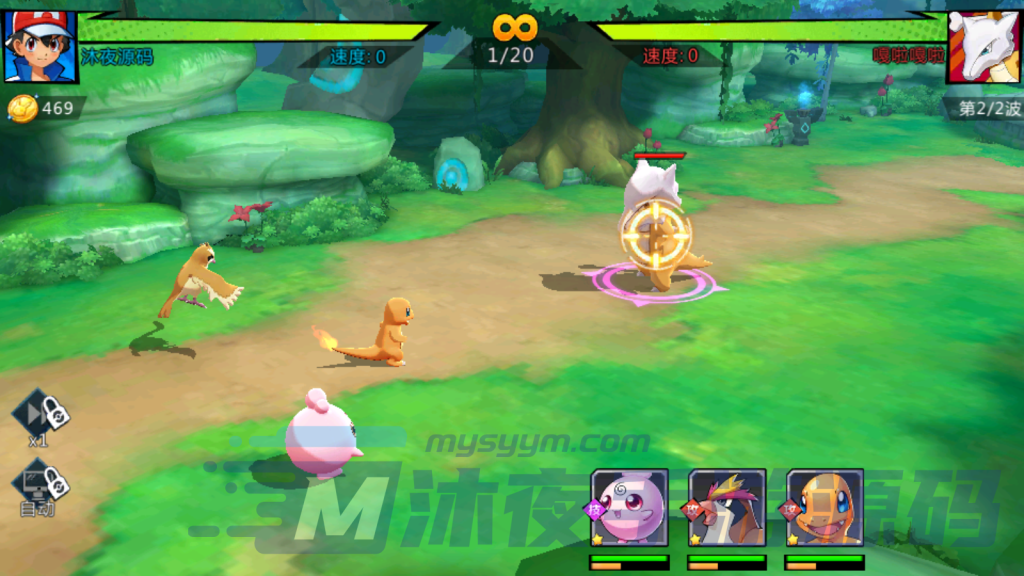This screenshot has height=576, width=1024.
Task: Select the pink Igglybuff skill portrait
Action: [x=629, y=507]
